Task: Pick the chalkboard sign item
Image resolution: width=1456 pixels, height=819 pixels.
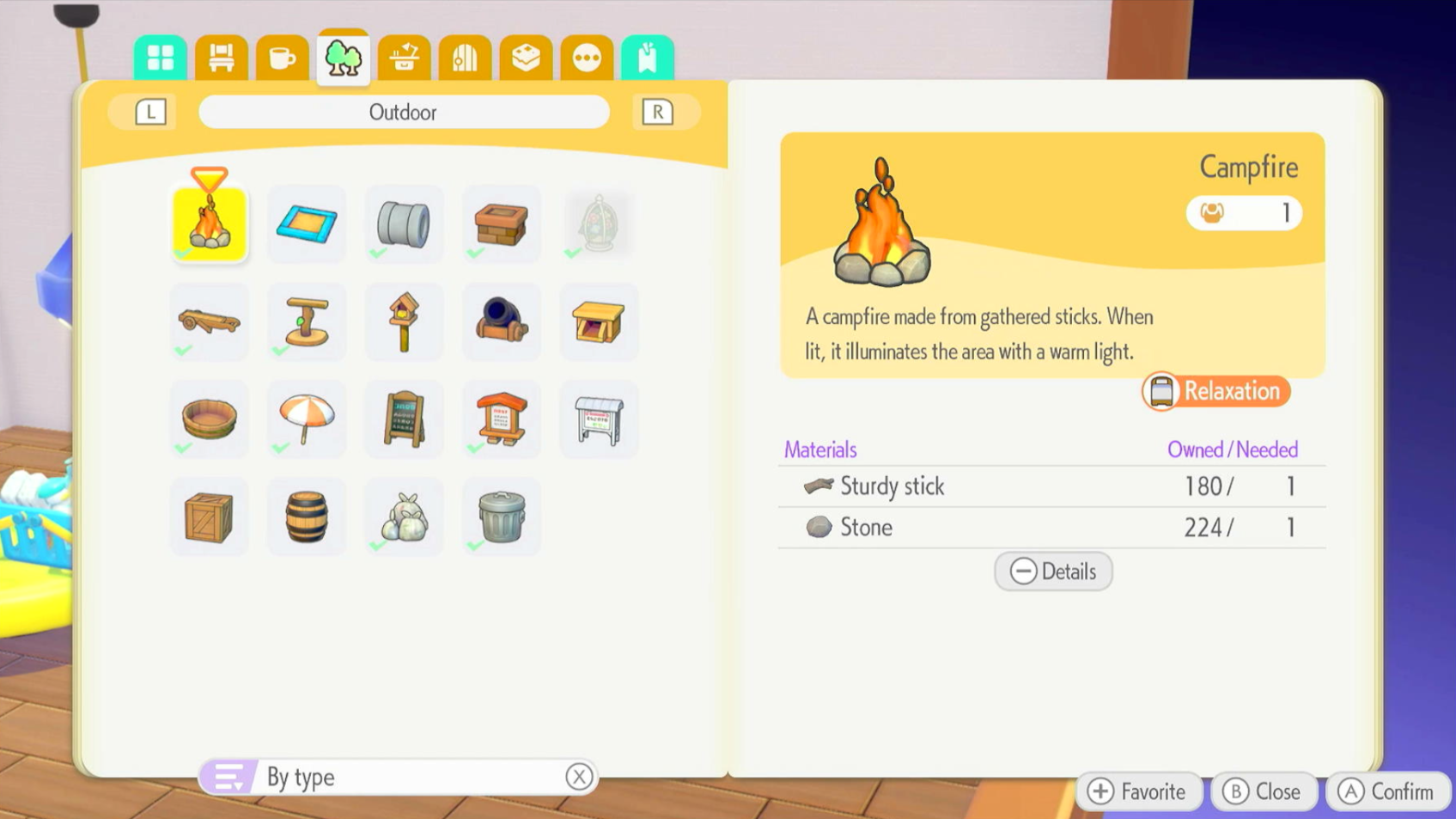Action: (404, 419)
